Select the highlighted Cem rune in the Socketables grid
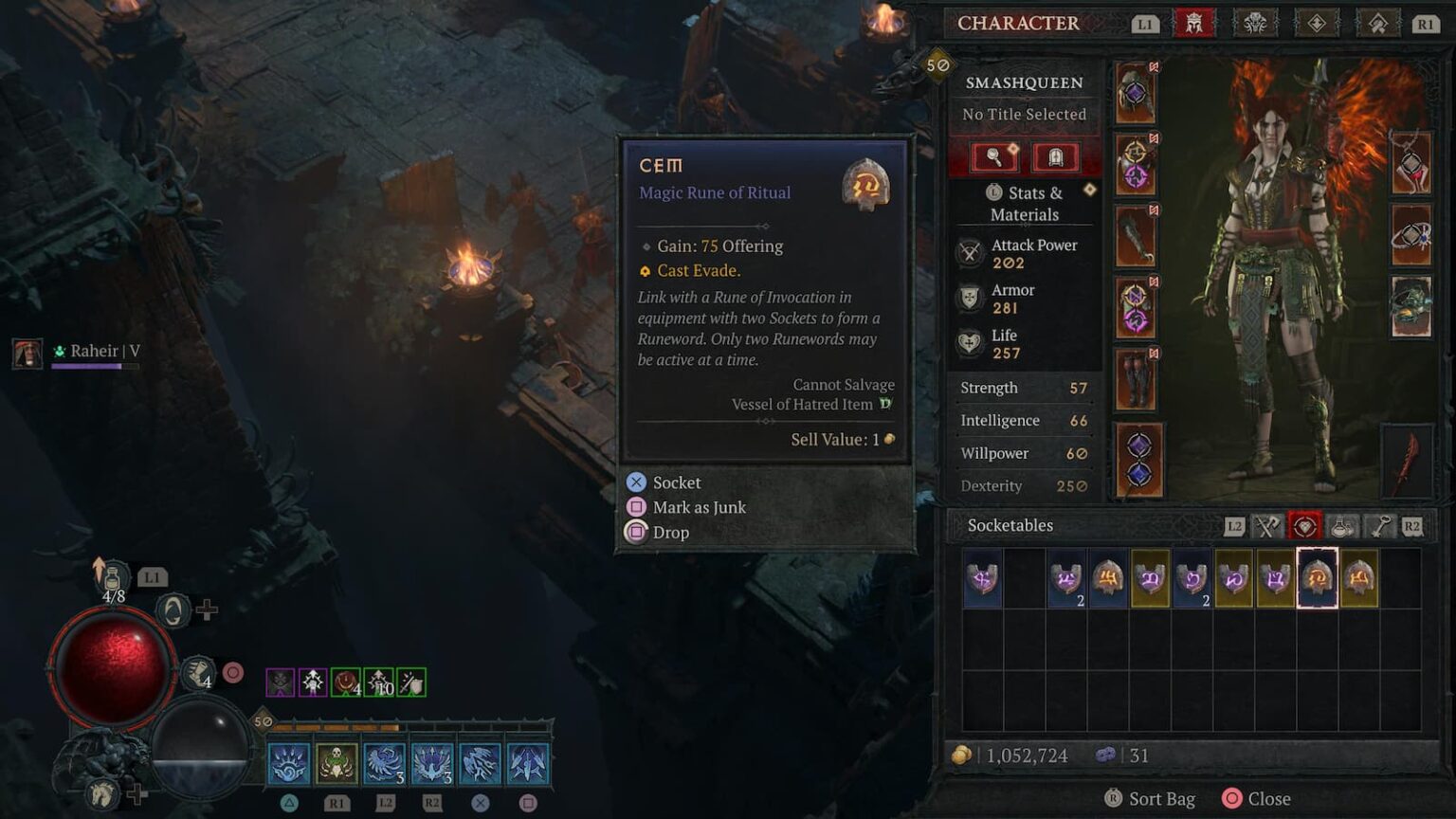Viewport: 1456px width, 819px height. [x=1319, y=580]
